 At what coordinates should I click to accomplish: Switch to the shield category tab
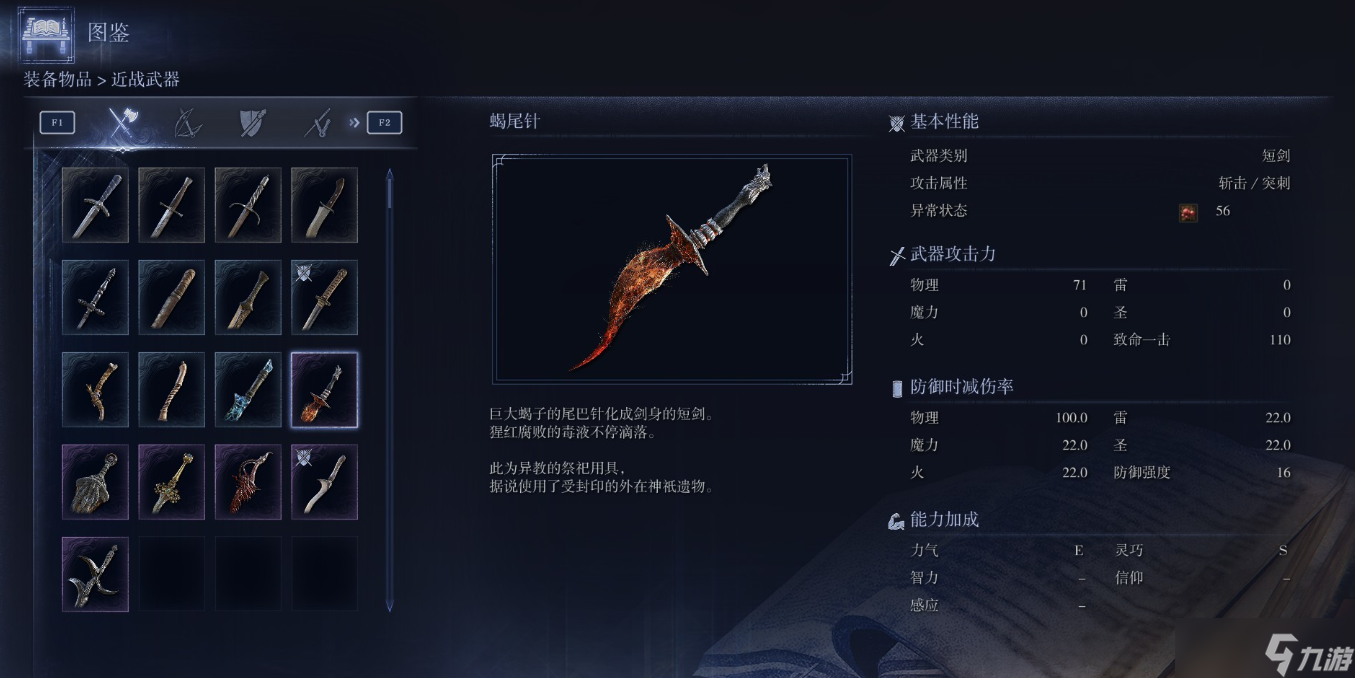[x=251, y=123]
